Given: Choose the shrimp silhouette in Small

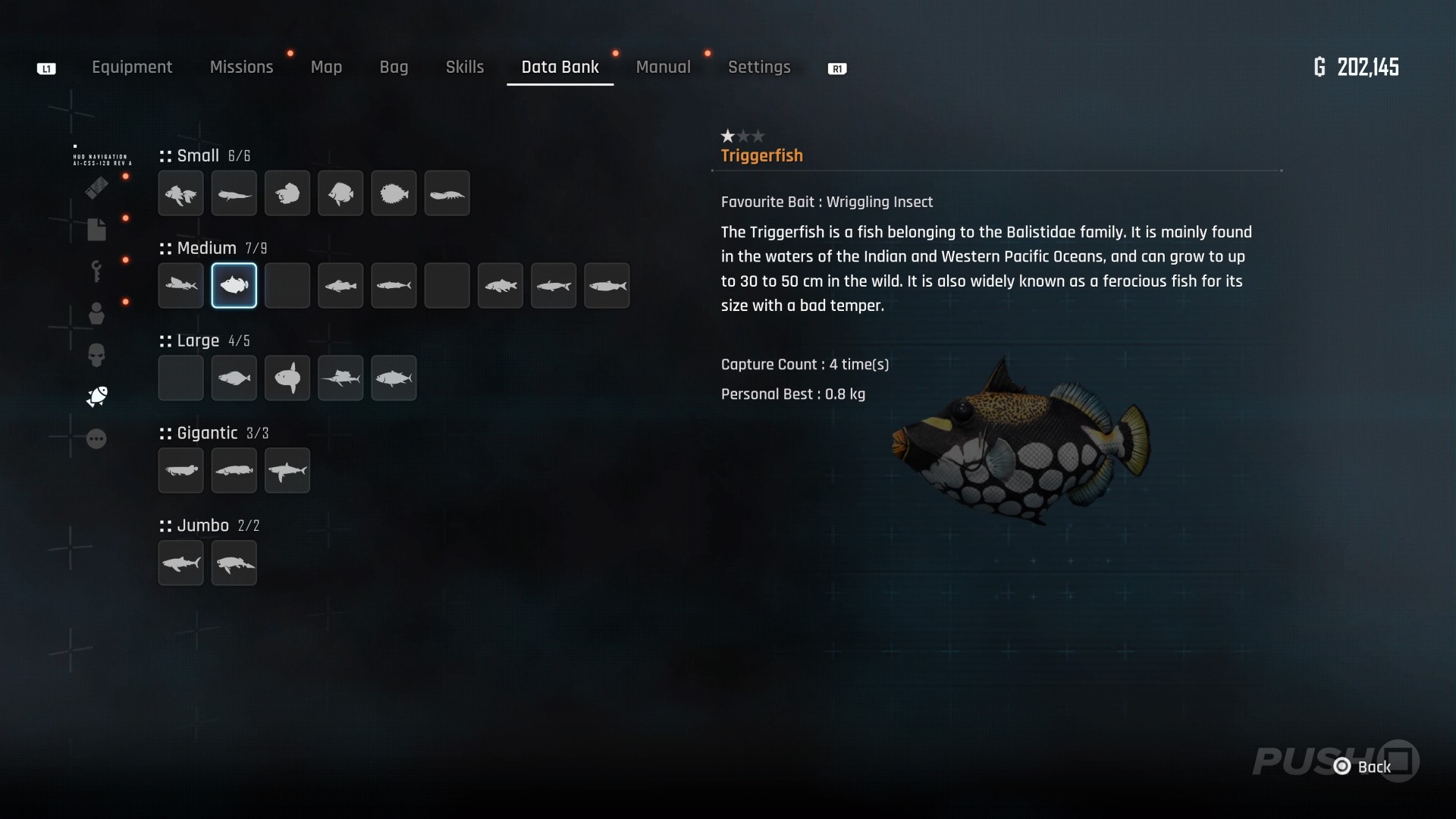Looking at the screenshot, I should [x=447, y=193].
